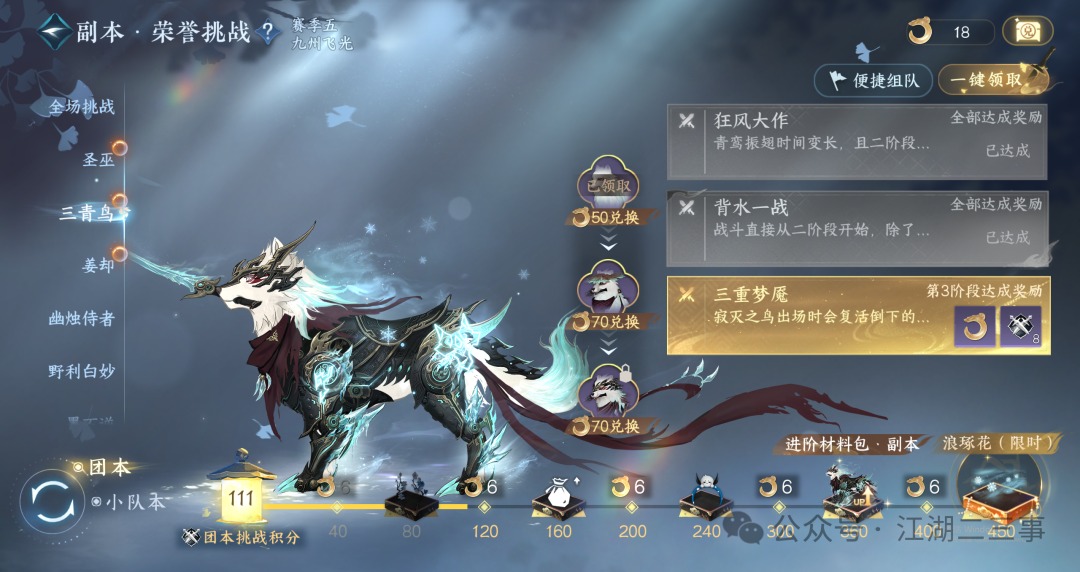
Task: Switch to the 小队本 squad mode
Action: click(135, 502)
